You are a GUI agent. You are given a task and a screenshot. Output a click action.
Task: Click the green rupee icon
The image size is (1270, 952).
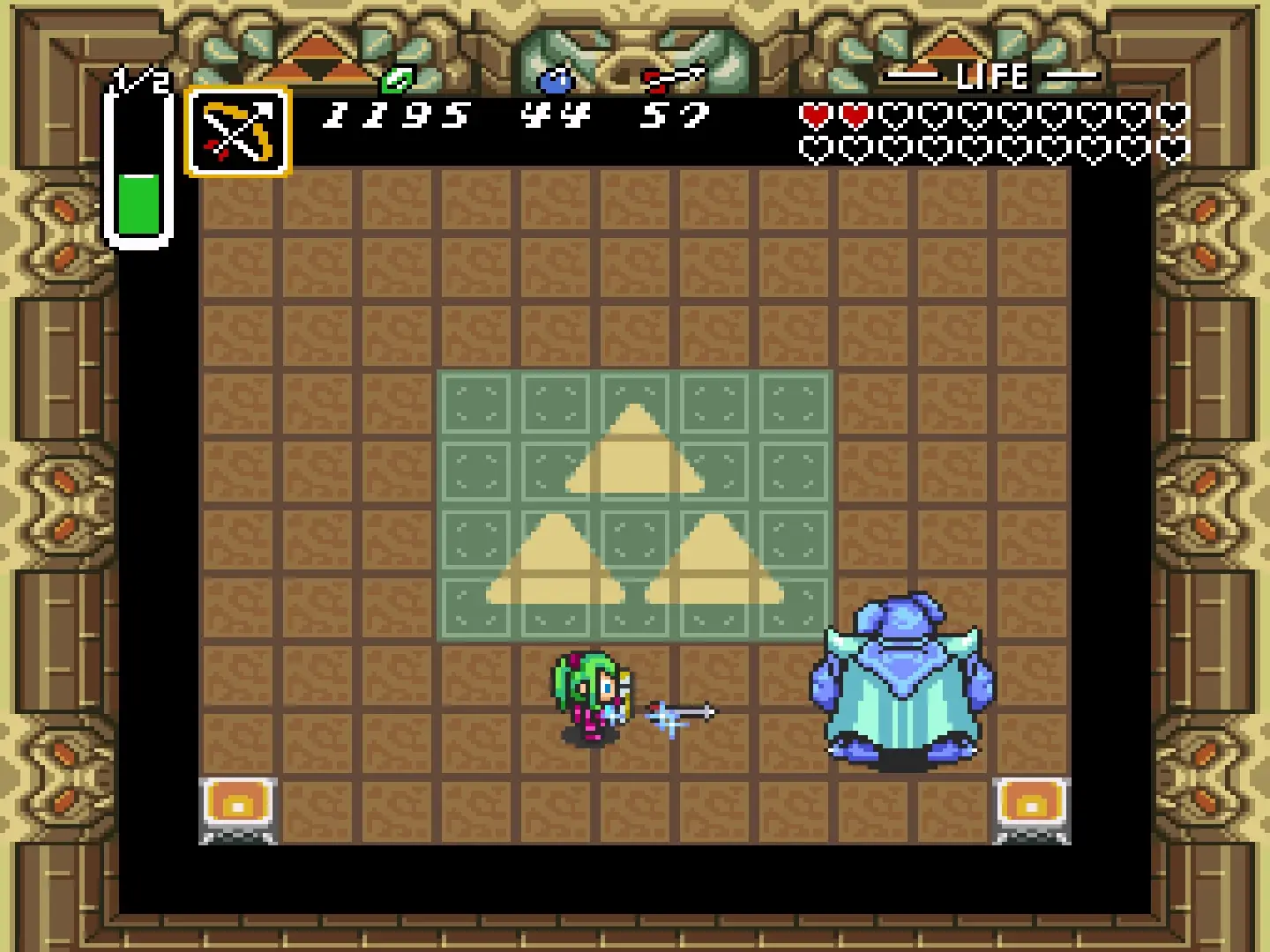pyautogui.click(x=396, y=81)
